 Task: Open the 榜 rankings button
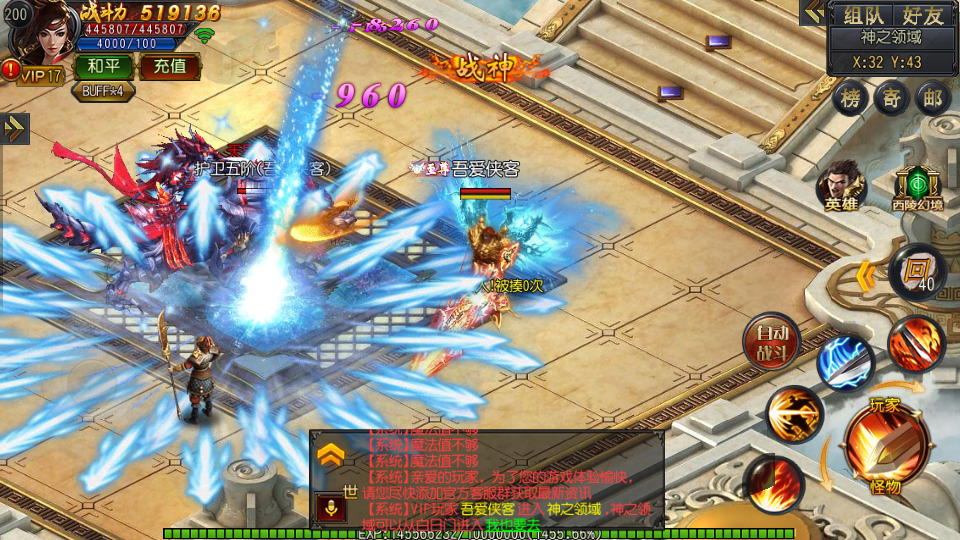[851, 99]
